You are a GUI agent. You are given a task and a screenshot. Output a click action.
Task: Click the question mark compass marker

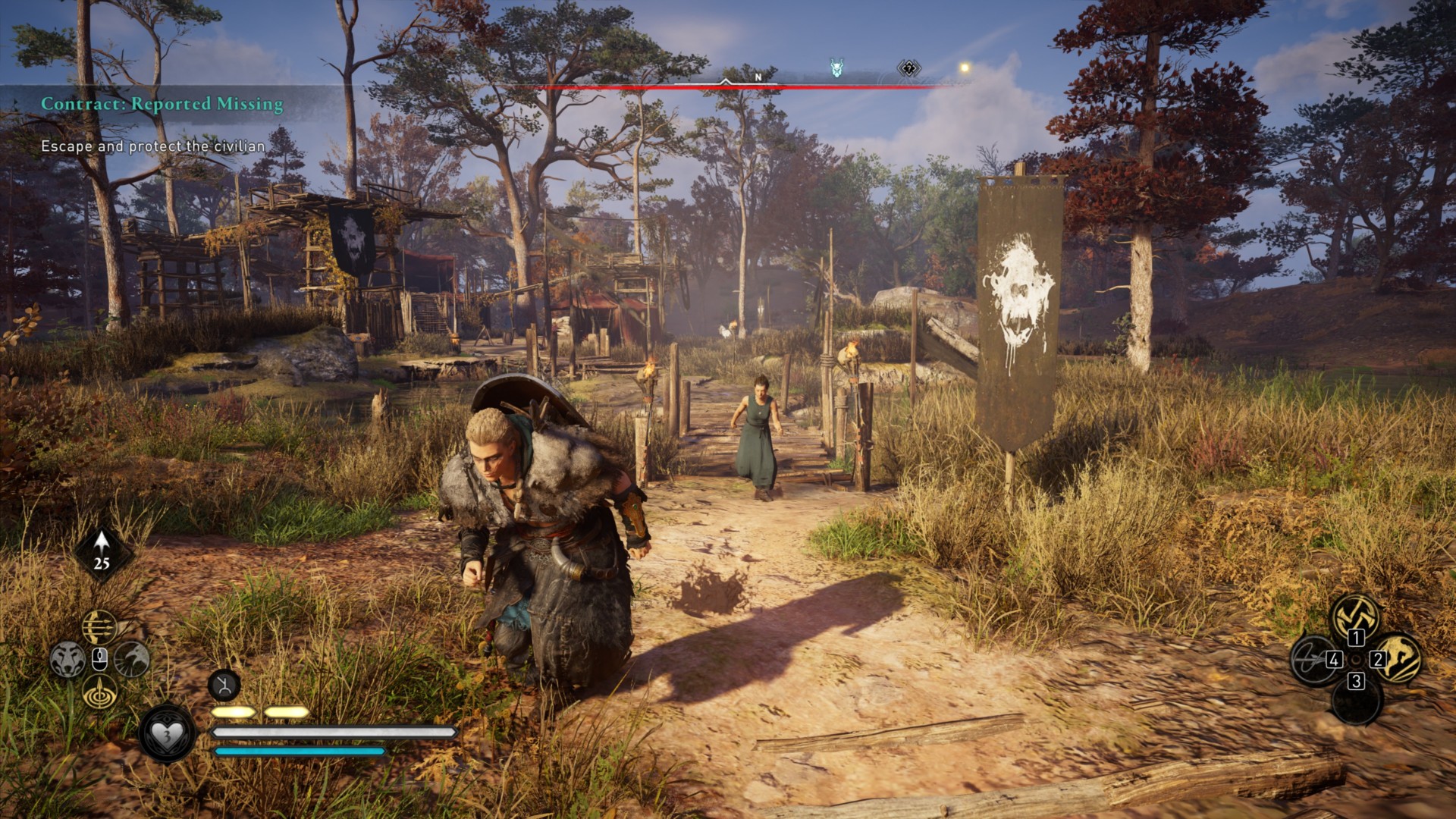tap(908, 69)
